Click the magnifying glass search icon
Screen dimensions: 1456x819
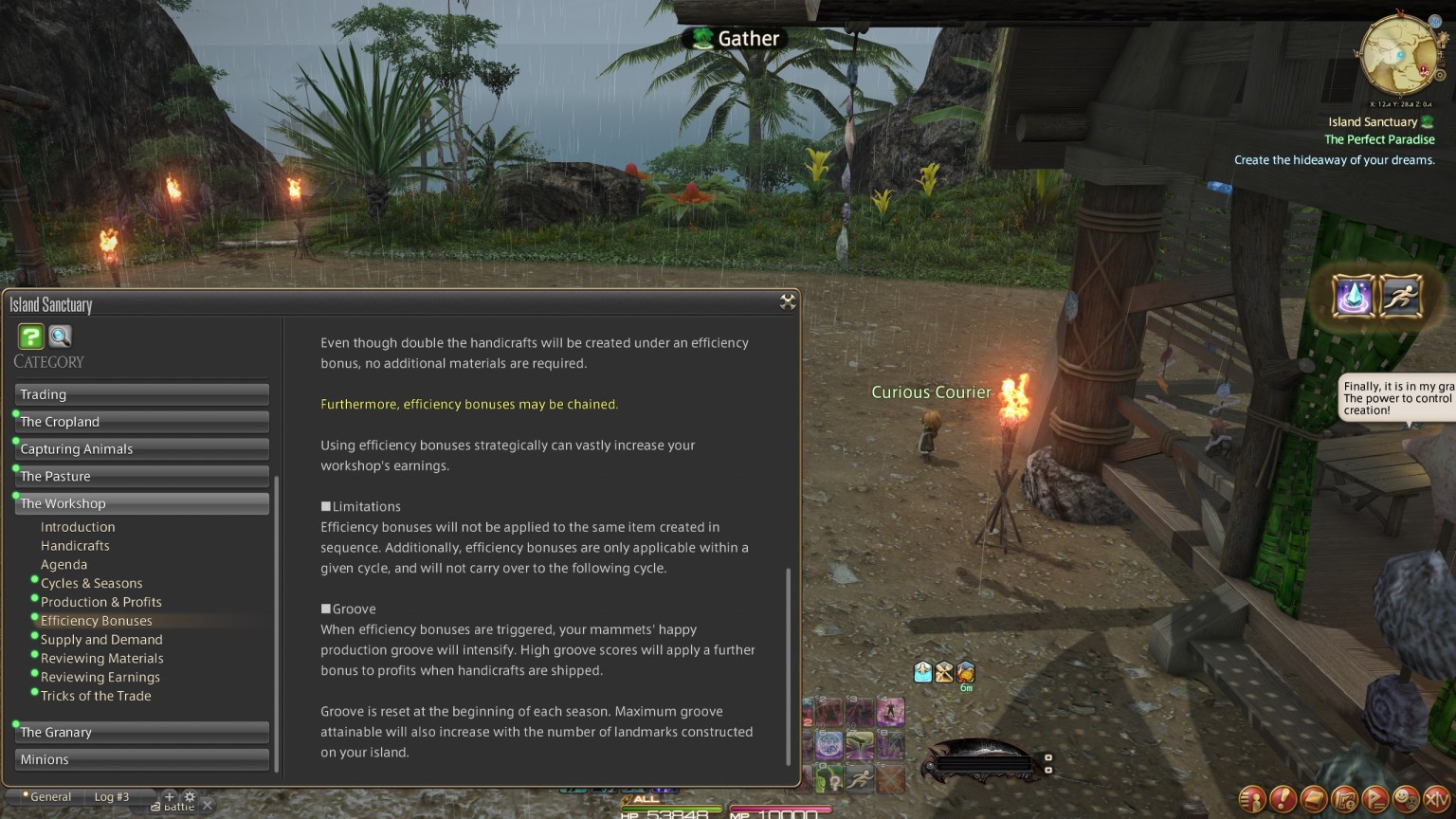[x=60, y=336]
